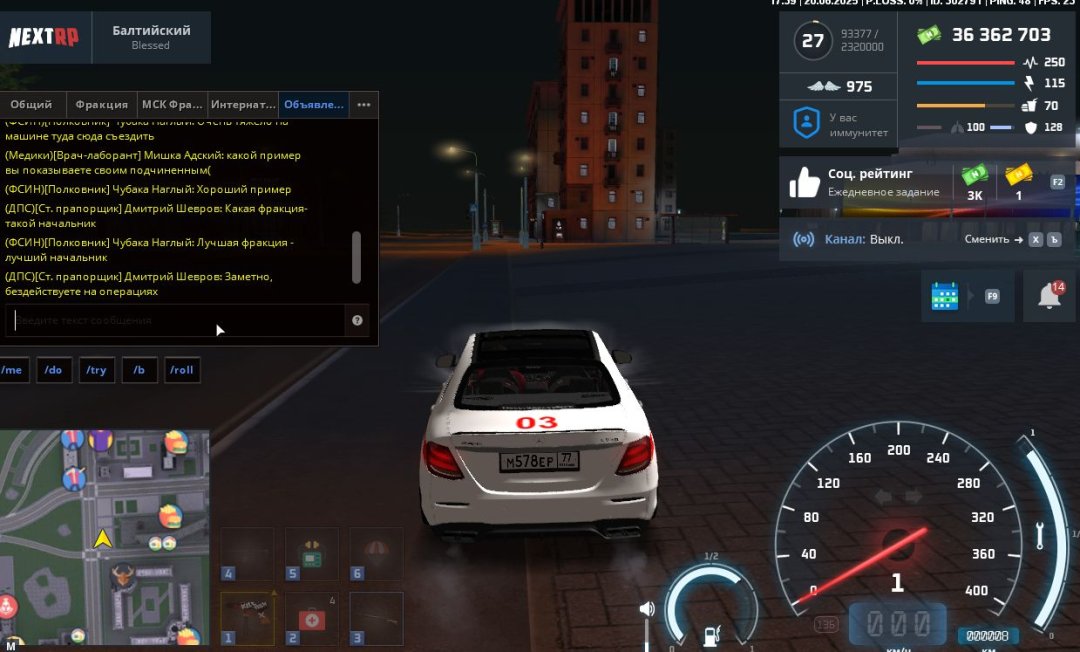Choose the /do command button
This screenshot has width=1080, height=652.
[54, 370]
